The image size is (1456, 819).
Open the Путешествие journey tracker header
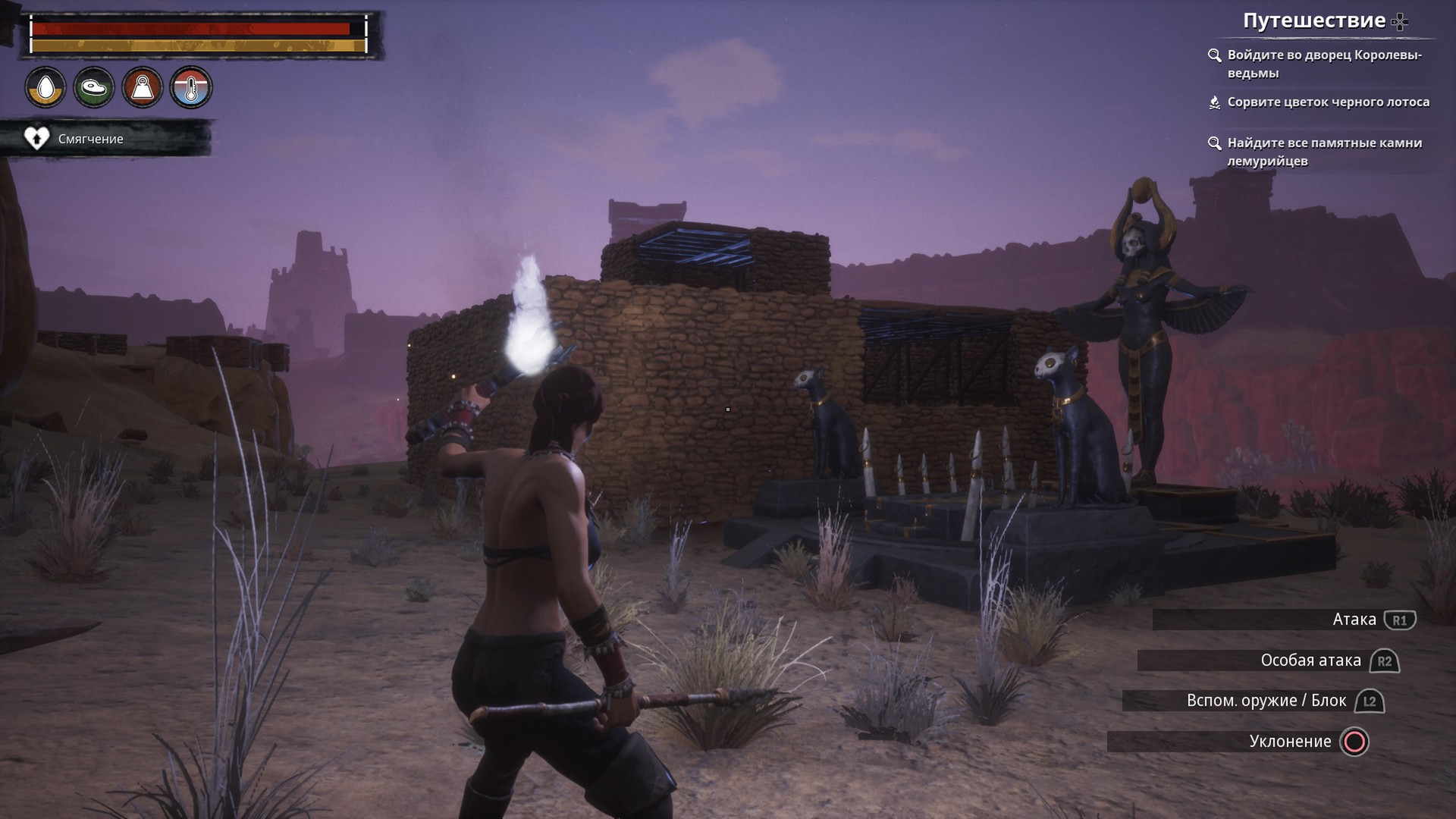tap(1314, 21)
